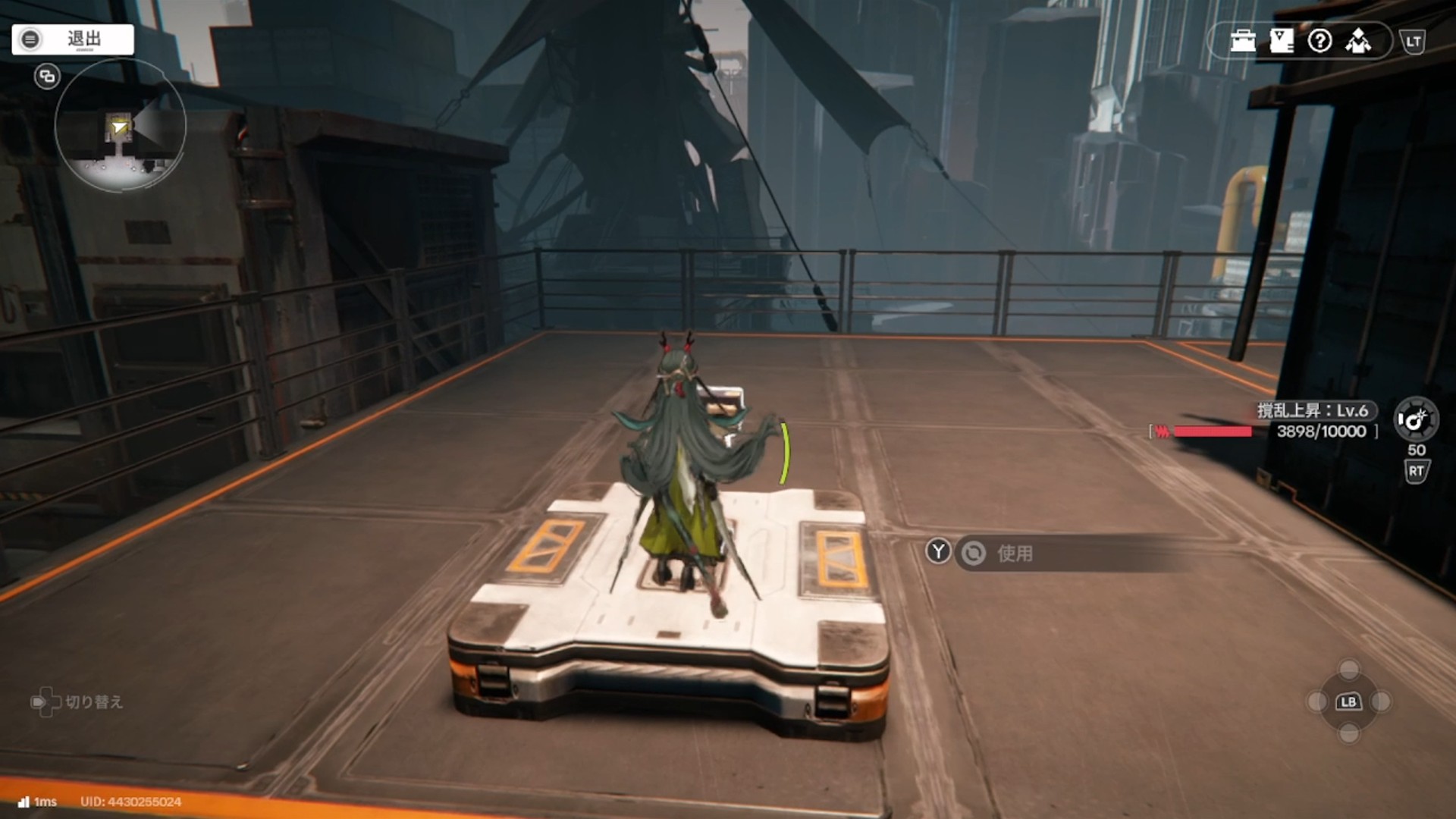Open the toolbox icon in top bar
1456x819 pixels.
coord(1243,41)
